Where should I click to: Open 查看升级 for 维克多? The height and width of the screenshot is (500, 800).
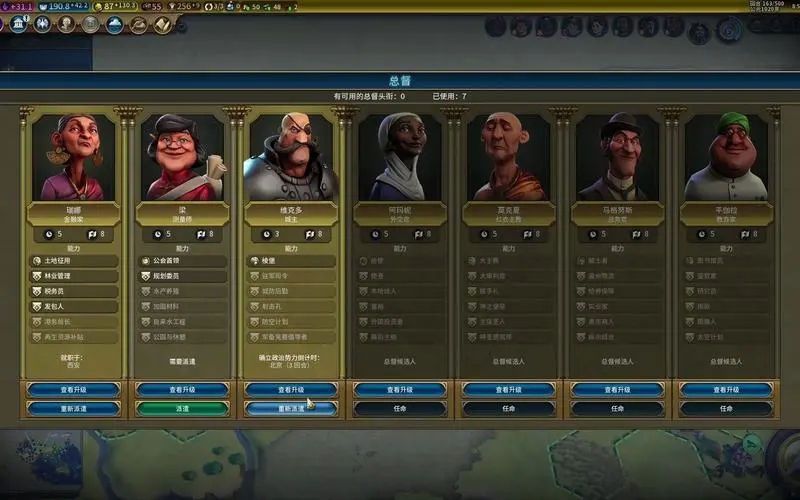click(x=291, y=389)
